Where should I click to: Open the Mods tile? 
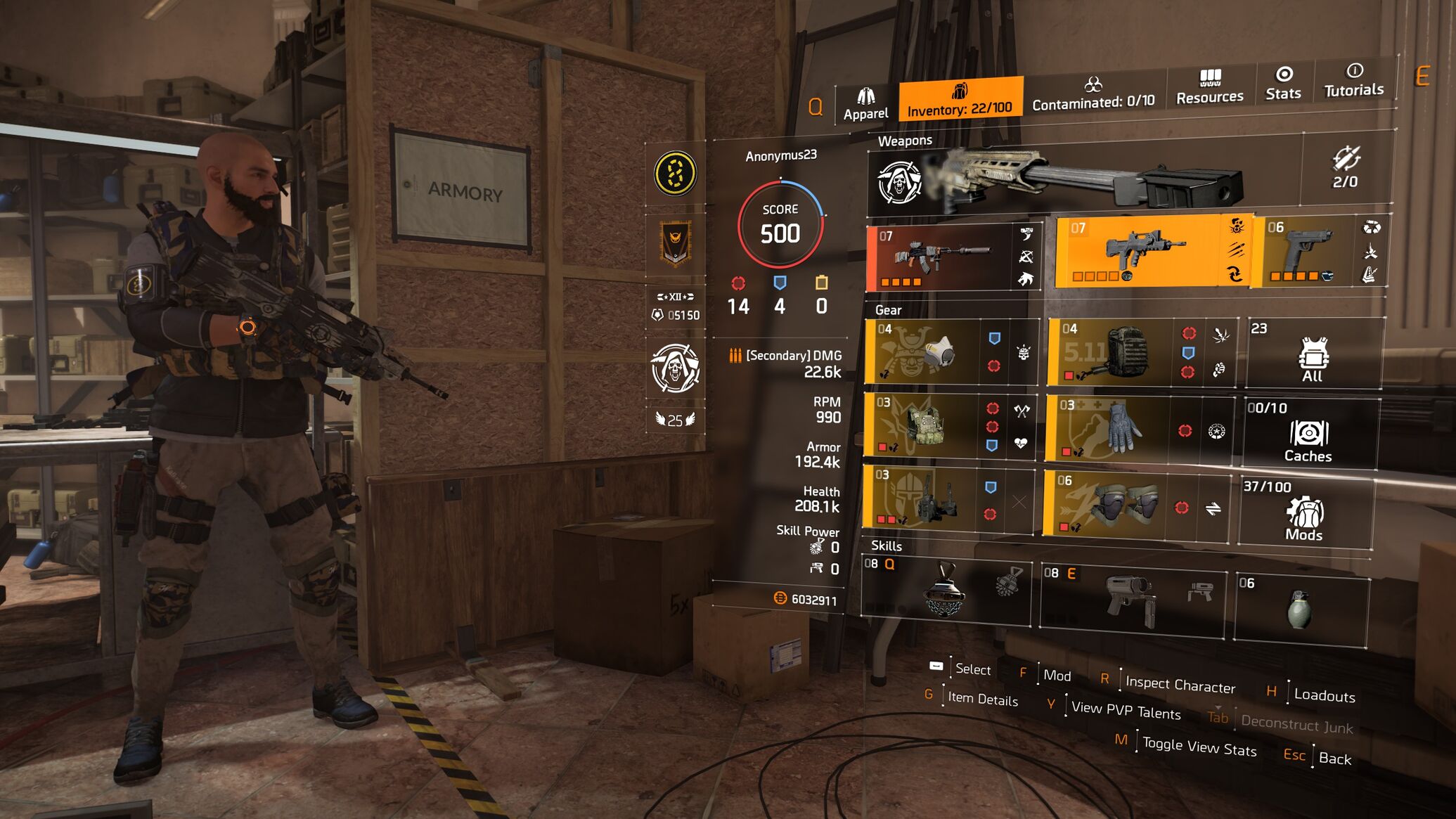1304,513
